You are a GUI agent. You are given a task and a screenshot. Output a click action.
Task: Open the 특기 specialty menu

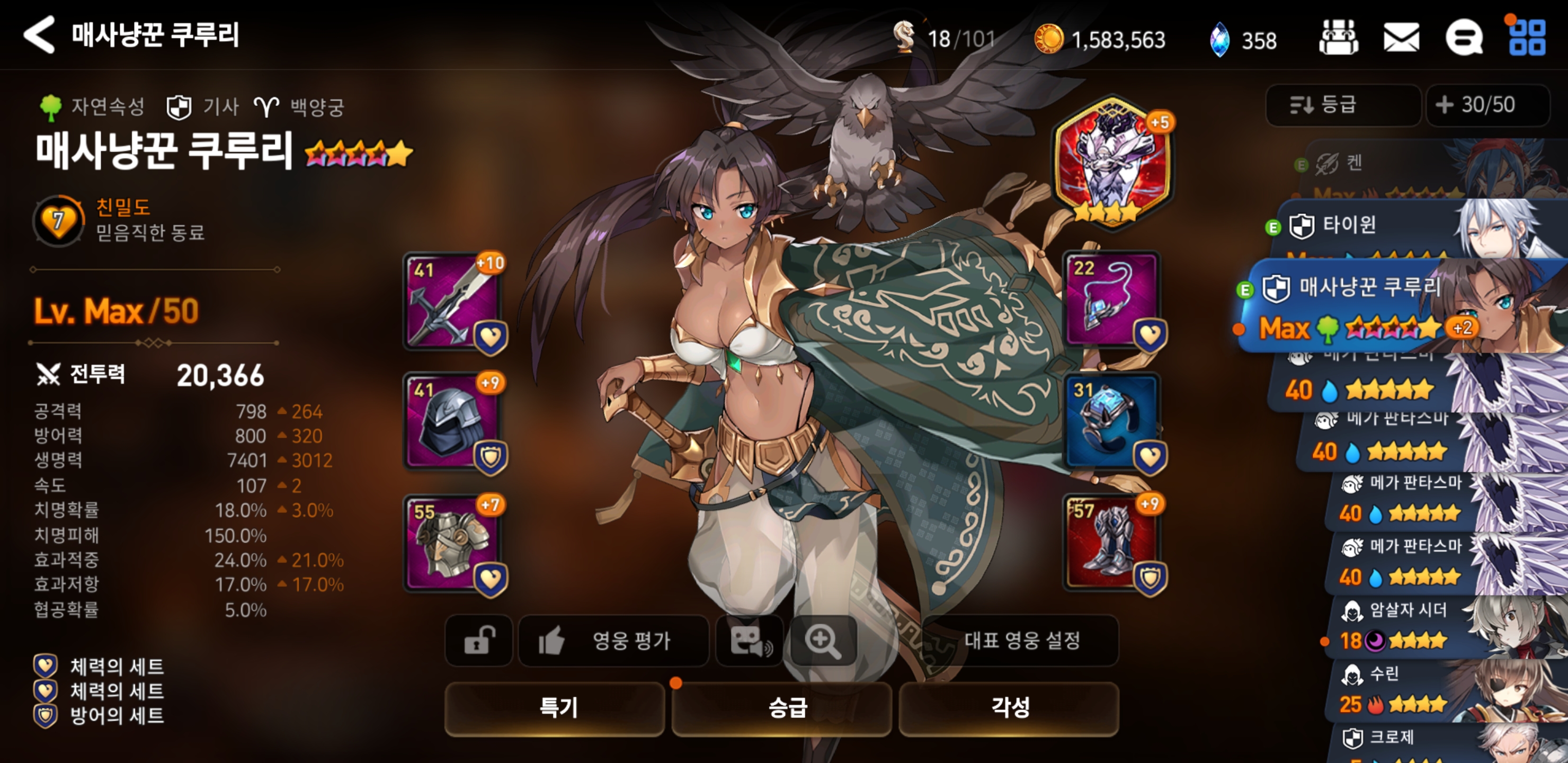[x=555, y=708]
